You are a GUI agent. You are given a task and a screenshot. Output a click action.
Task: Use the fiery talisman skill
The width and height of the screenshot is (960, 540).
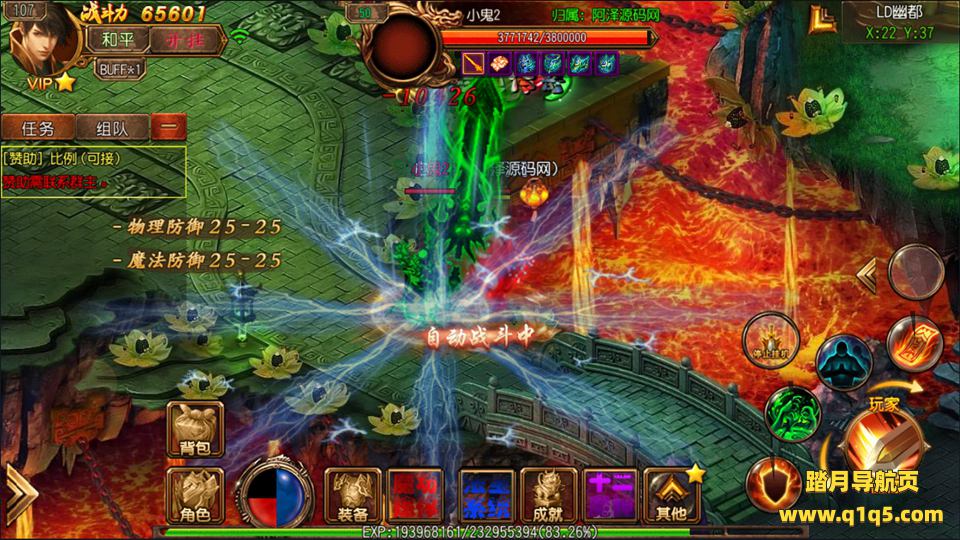[913, 343]
